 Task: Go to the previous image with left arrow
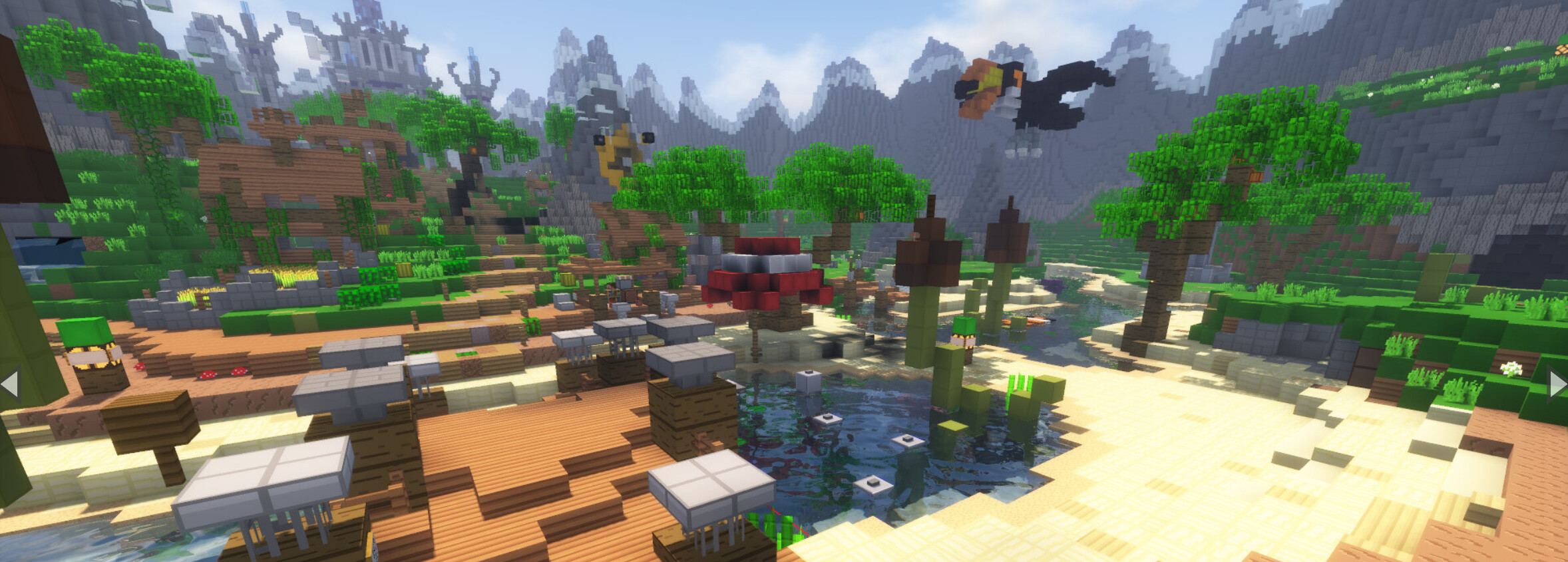[9, 384]
